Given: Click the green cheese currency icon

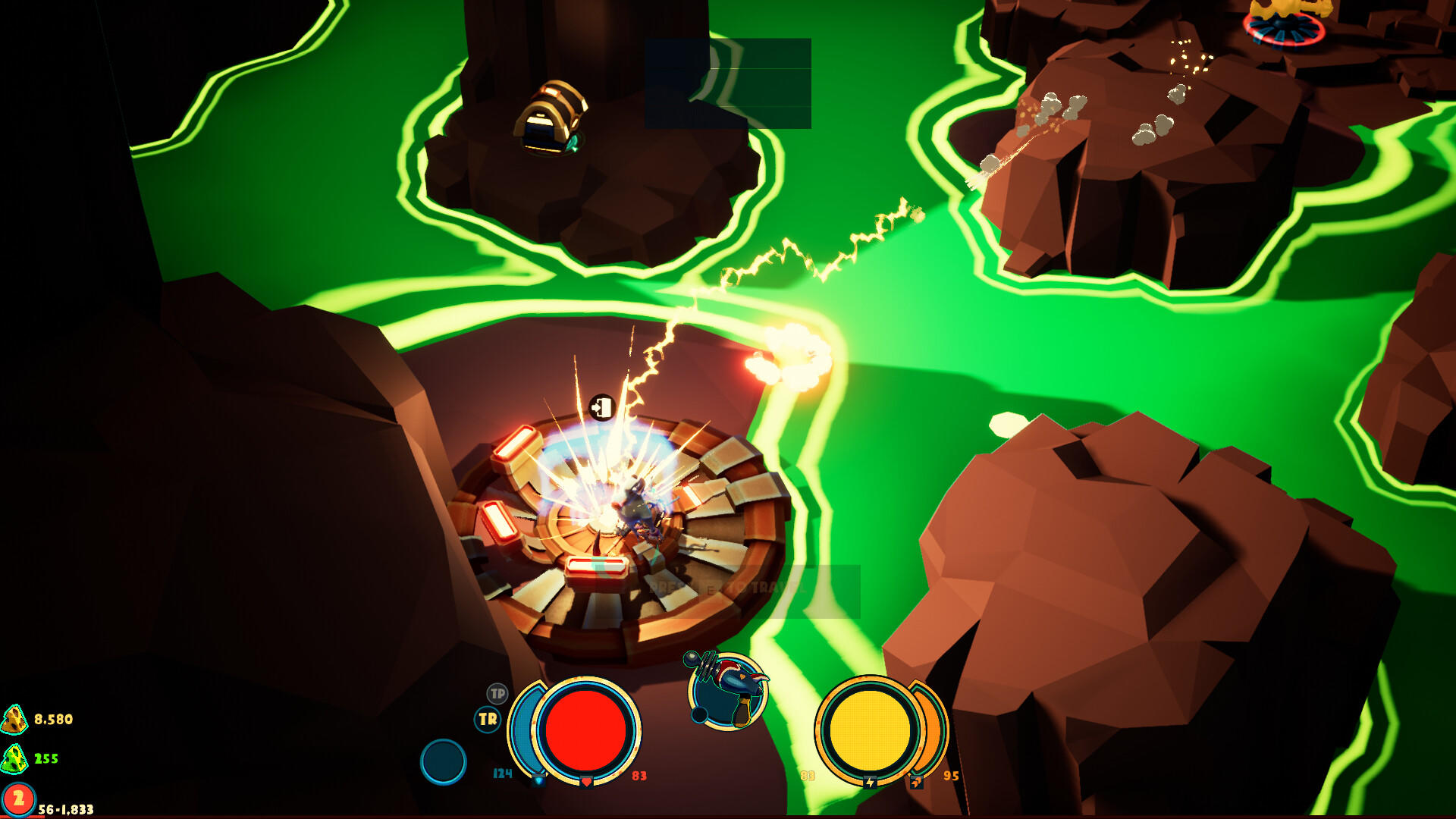Looking at the screenshot, I should pos(13,758).
